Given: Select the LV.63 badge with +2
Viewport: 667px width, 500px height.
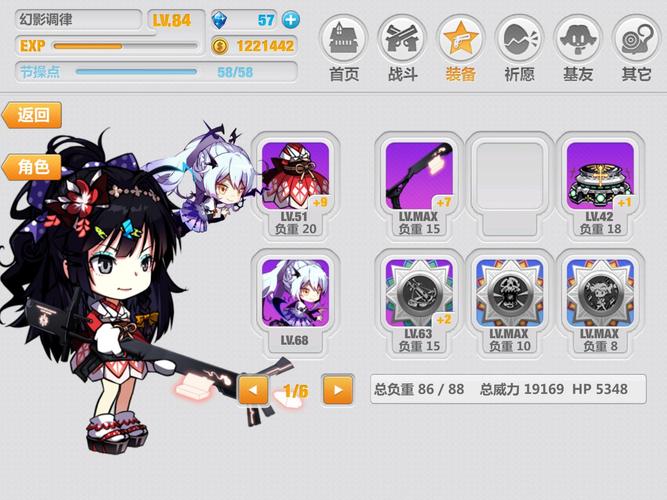Looking at the screenshot, I should click(x=419, y=300).
